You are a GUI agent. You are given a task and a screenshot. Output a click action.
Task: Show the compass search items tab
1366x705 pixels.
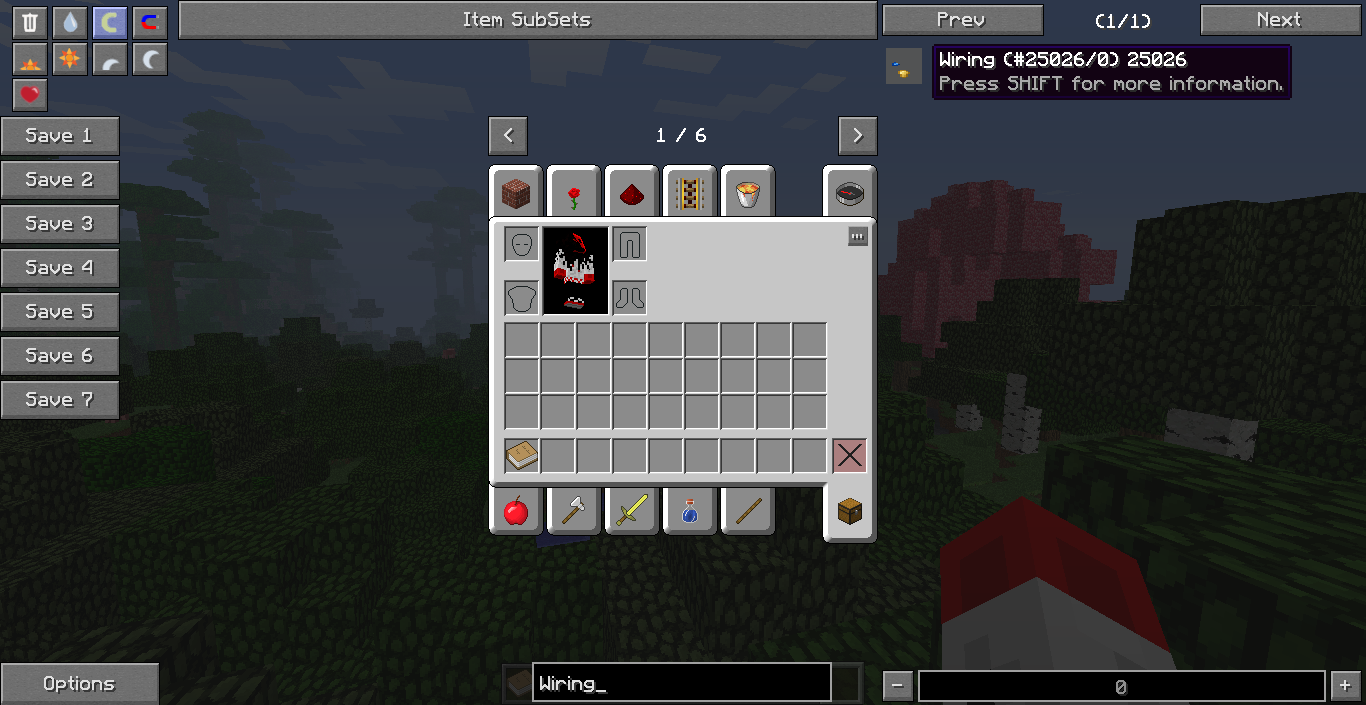coord(850,194)
